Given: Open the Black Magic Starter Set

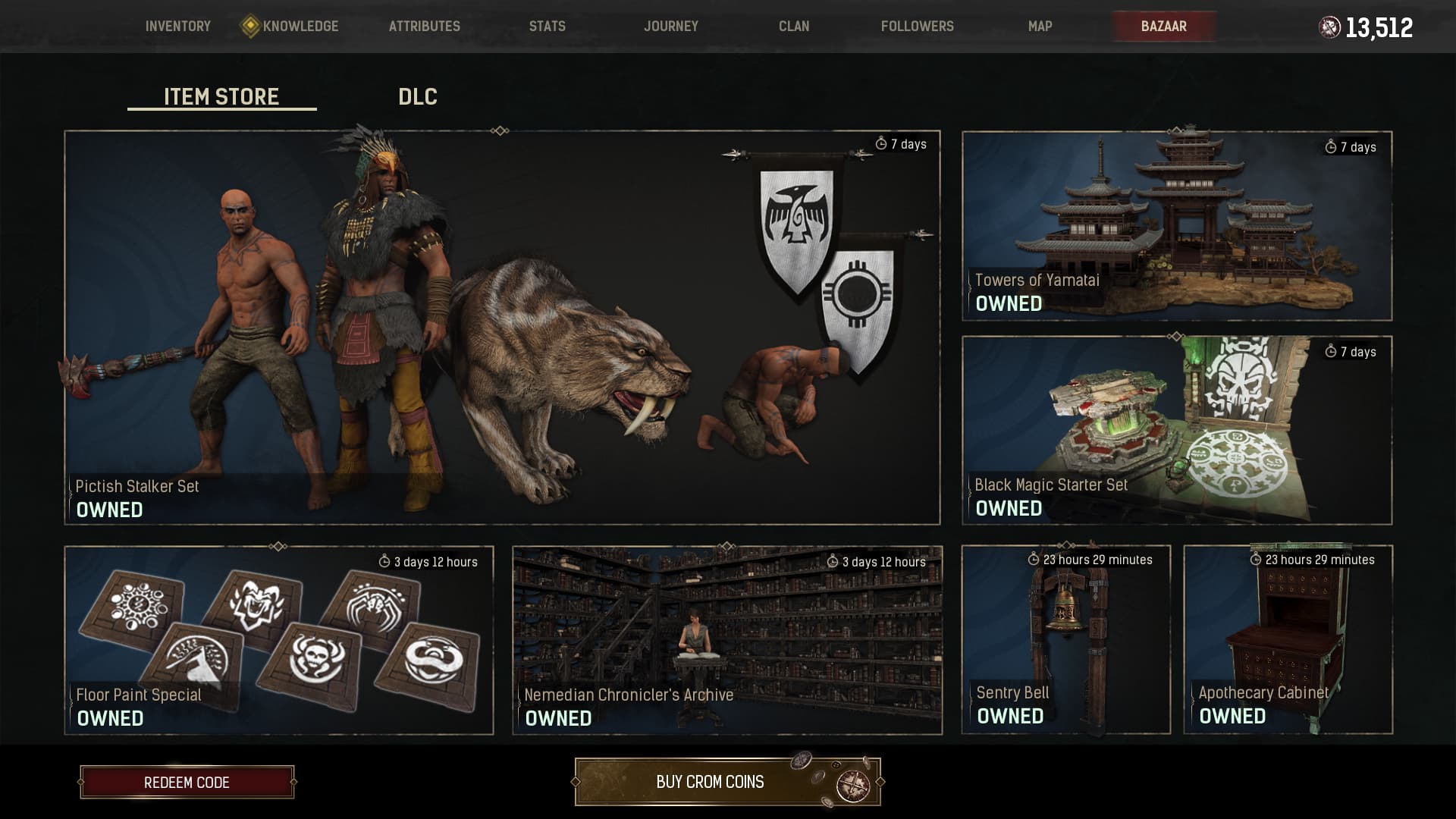Looking at the screenshot, I should [x=1177, y=430].
